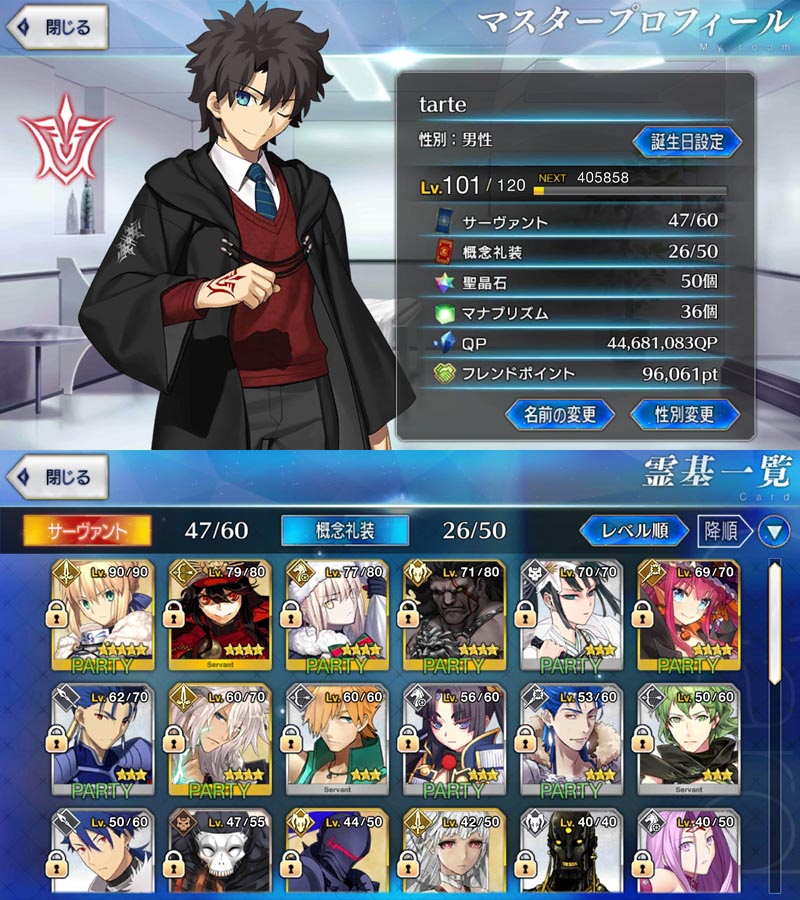Choose the Lv. 71/80 servant card
The width and height of the screenshot is (800, 900).
click(x=454, y=615)
